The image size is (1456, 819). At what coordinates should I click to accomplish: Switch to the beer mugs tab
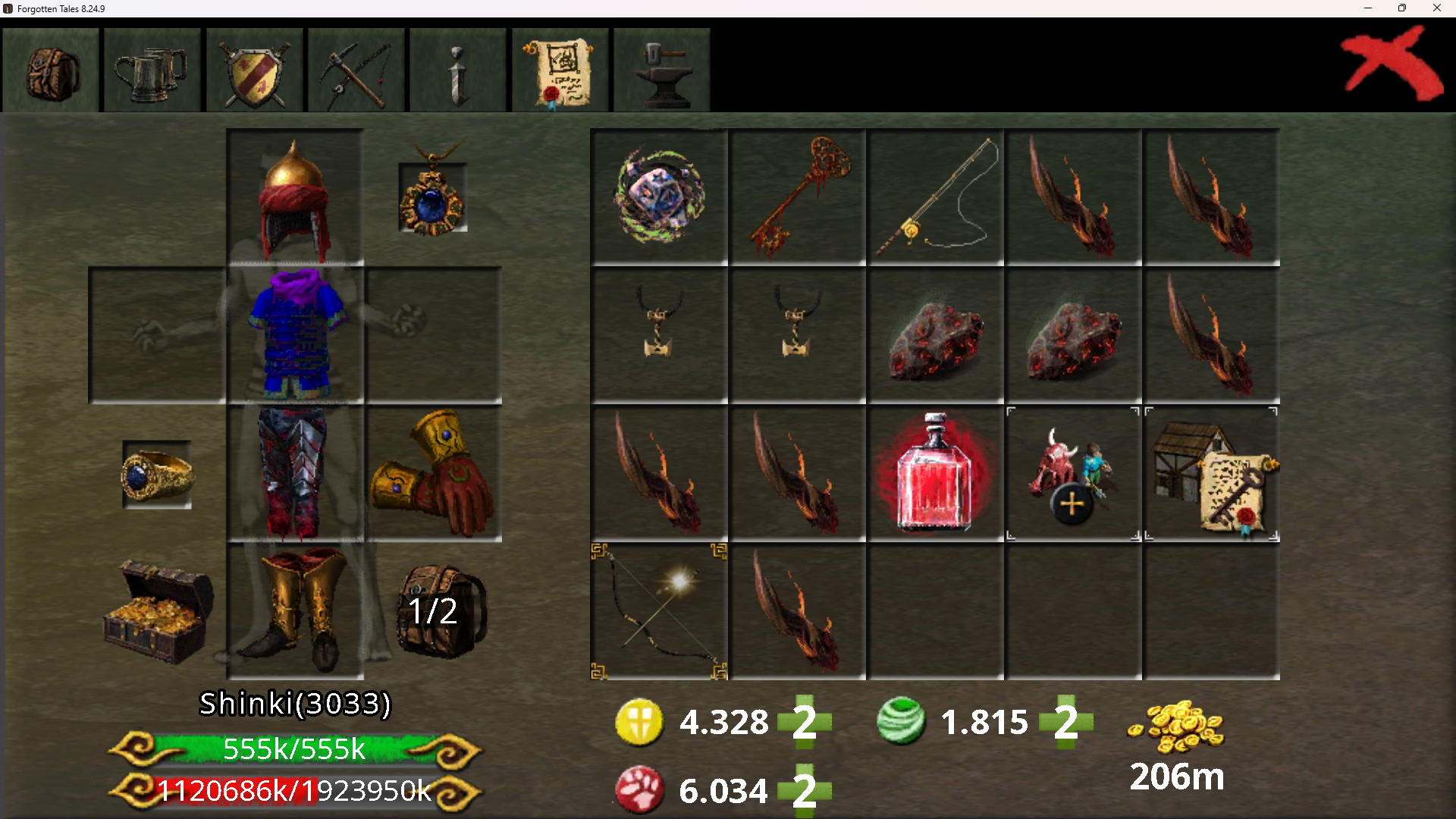coord(152,71)
